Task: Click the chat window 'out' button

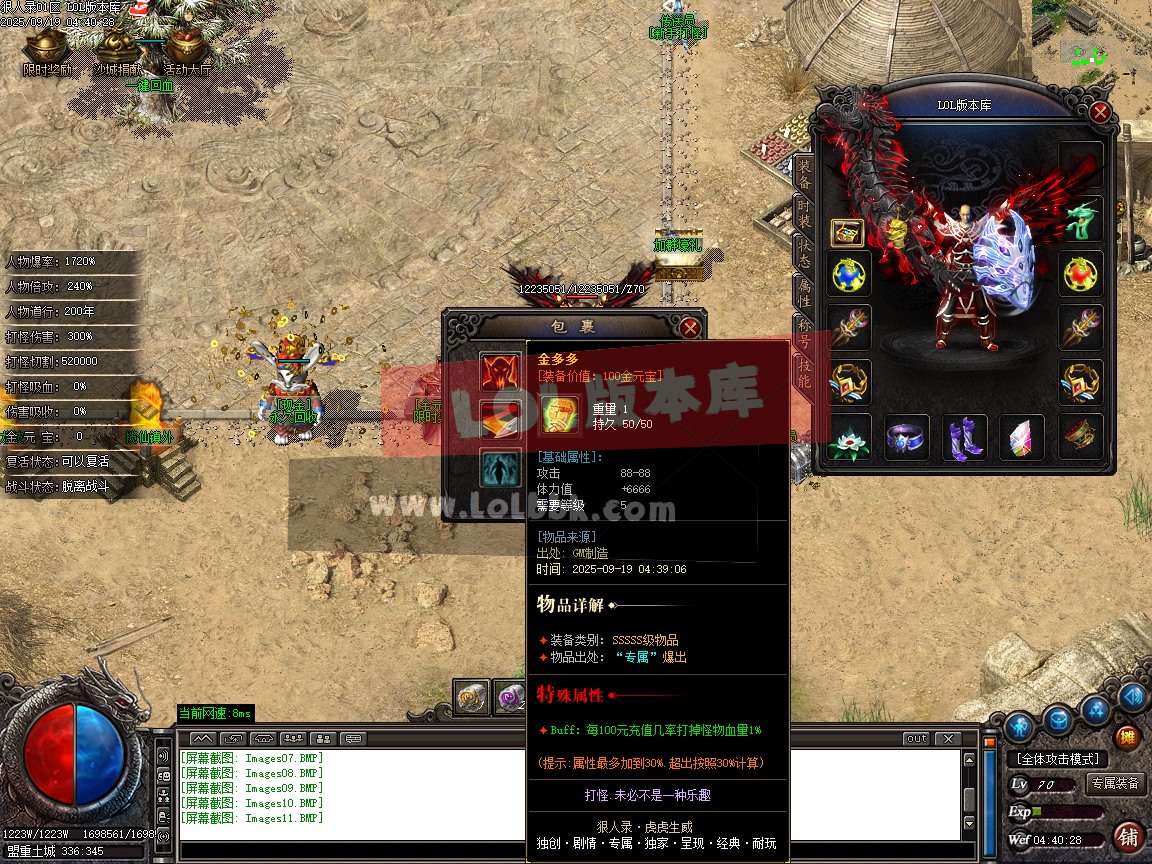Action: click(916, 739)
